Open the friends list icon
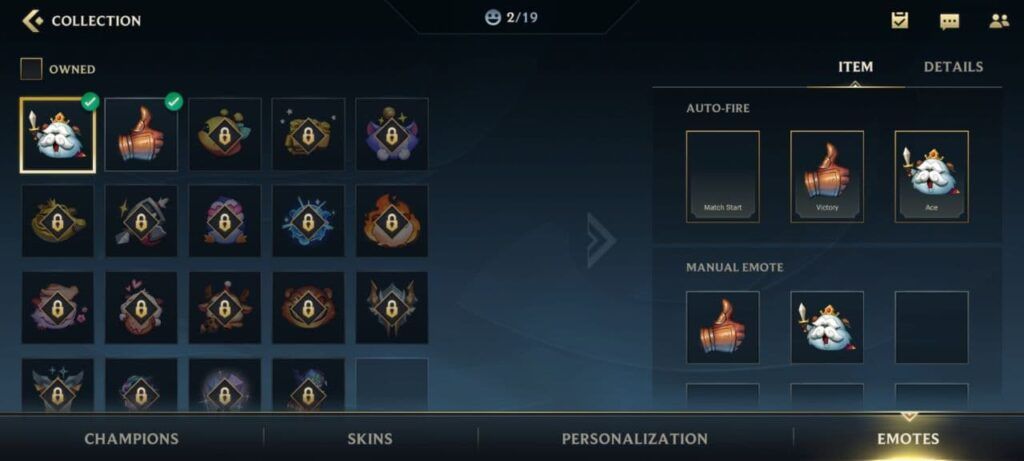The height and width of the screenshot is (461, 1024). click(x=999, y=21)
